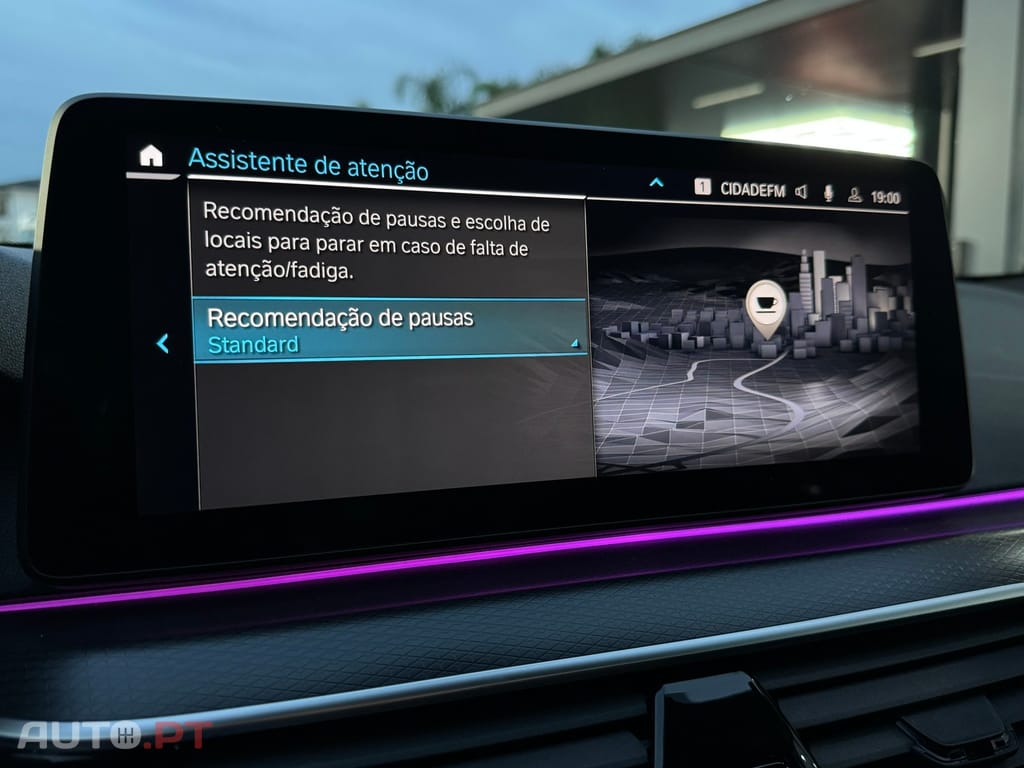Open the Recomendação de pausas Standard dropdown
Image resolution: width=1024 pixels, height=768 pixels.
390,331
